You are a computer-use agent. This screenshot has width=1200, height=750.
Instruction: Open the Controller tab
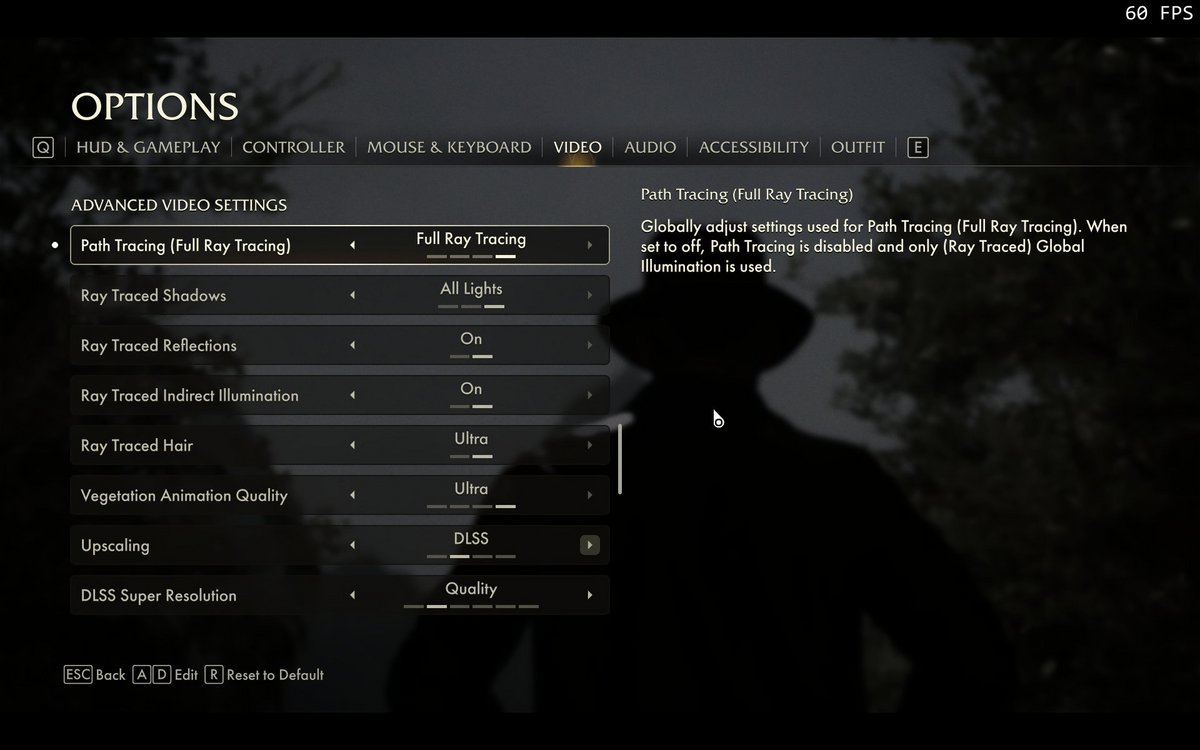tap(293, 147)
